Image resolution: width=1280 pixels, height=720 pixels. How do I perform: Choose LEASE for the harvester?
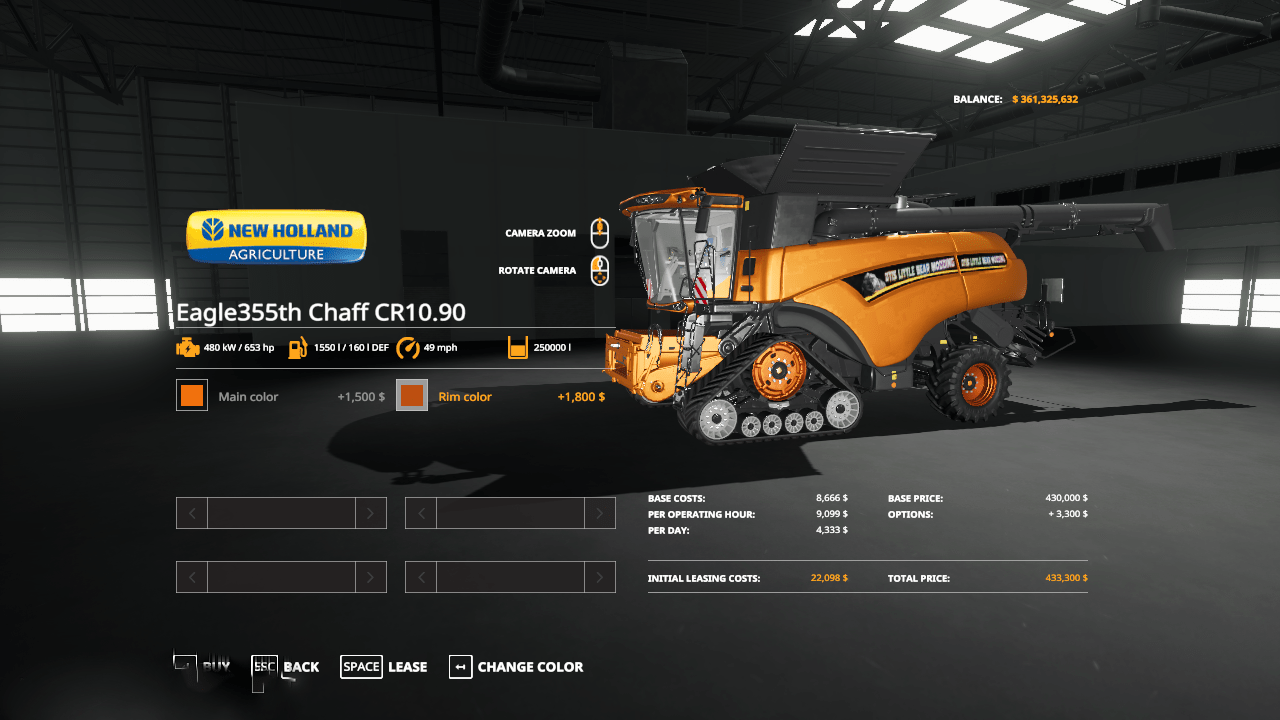[407, 666]
